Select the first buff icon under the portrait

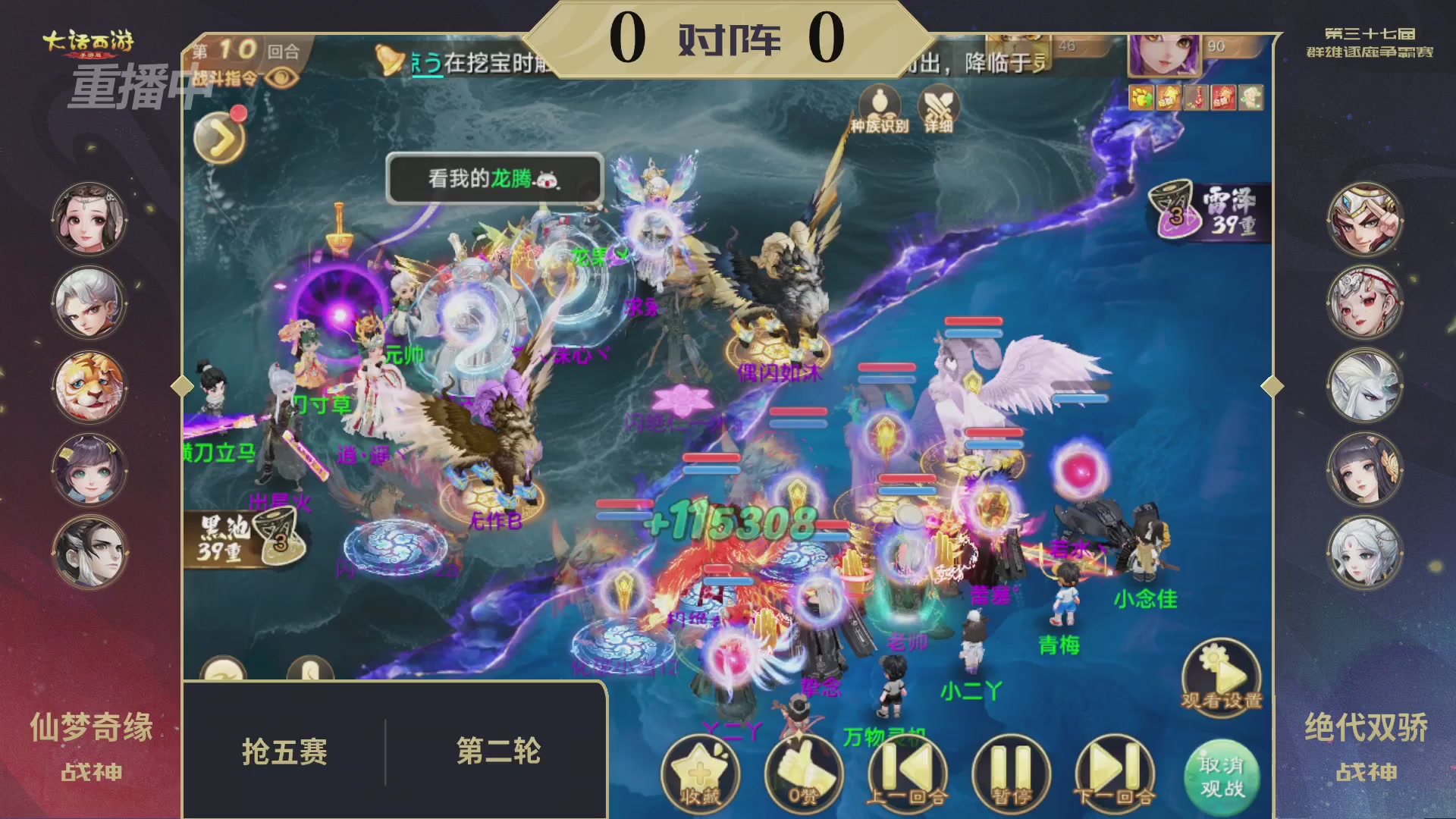tap(1140, 99)
